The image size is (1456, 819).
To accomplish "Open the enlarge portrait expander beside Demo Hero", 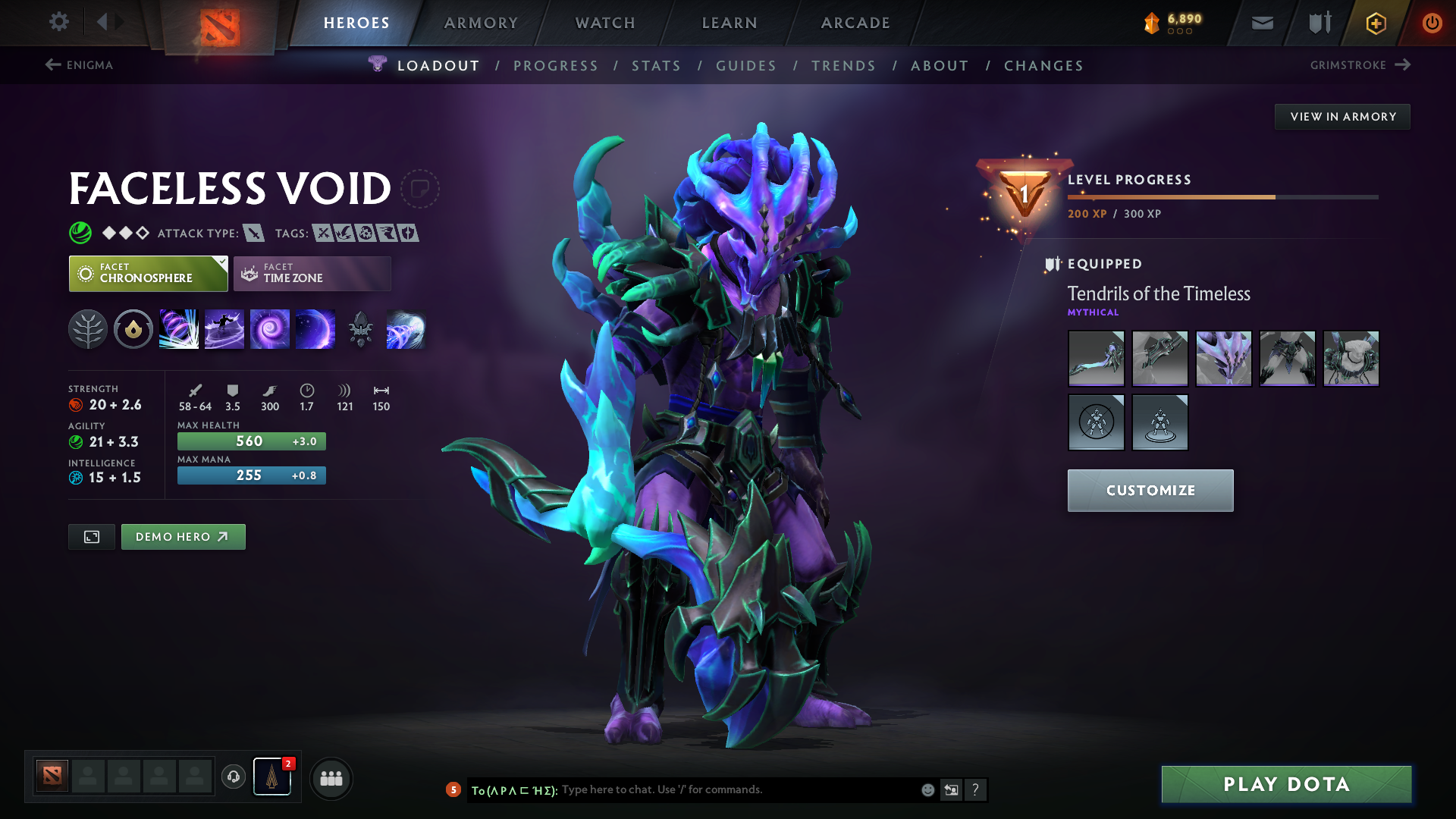I will tap(91, 536).
